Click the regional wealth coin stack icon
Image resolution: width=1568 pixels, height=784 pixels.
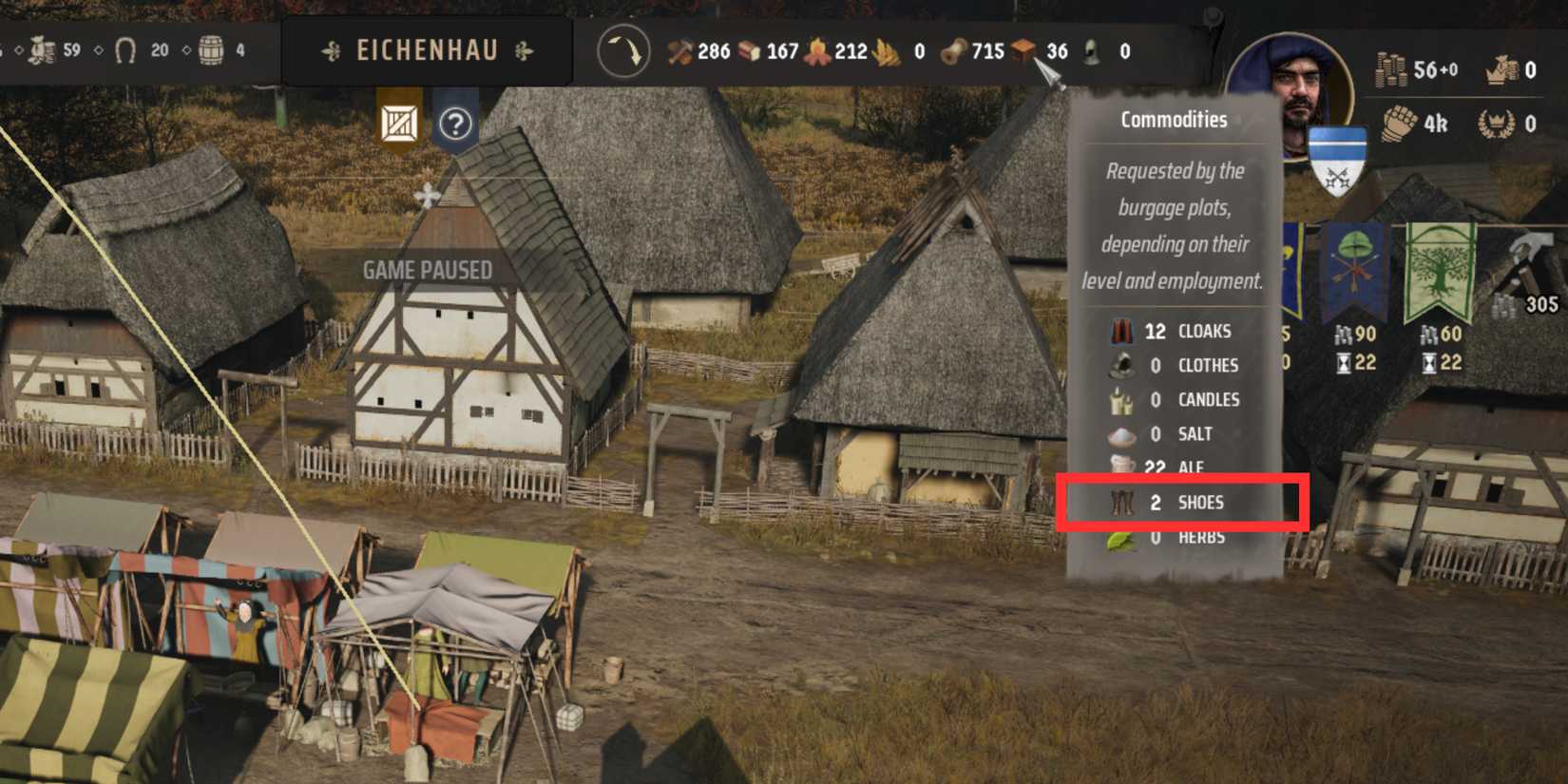pos(1391,70)
